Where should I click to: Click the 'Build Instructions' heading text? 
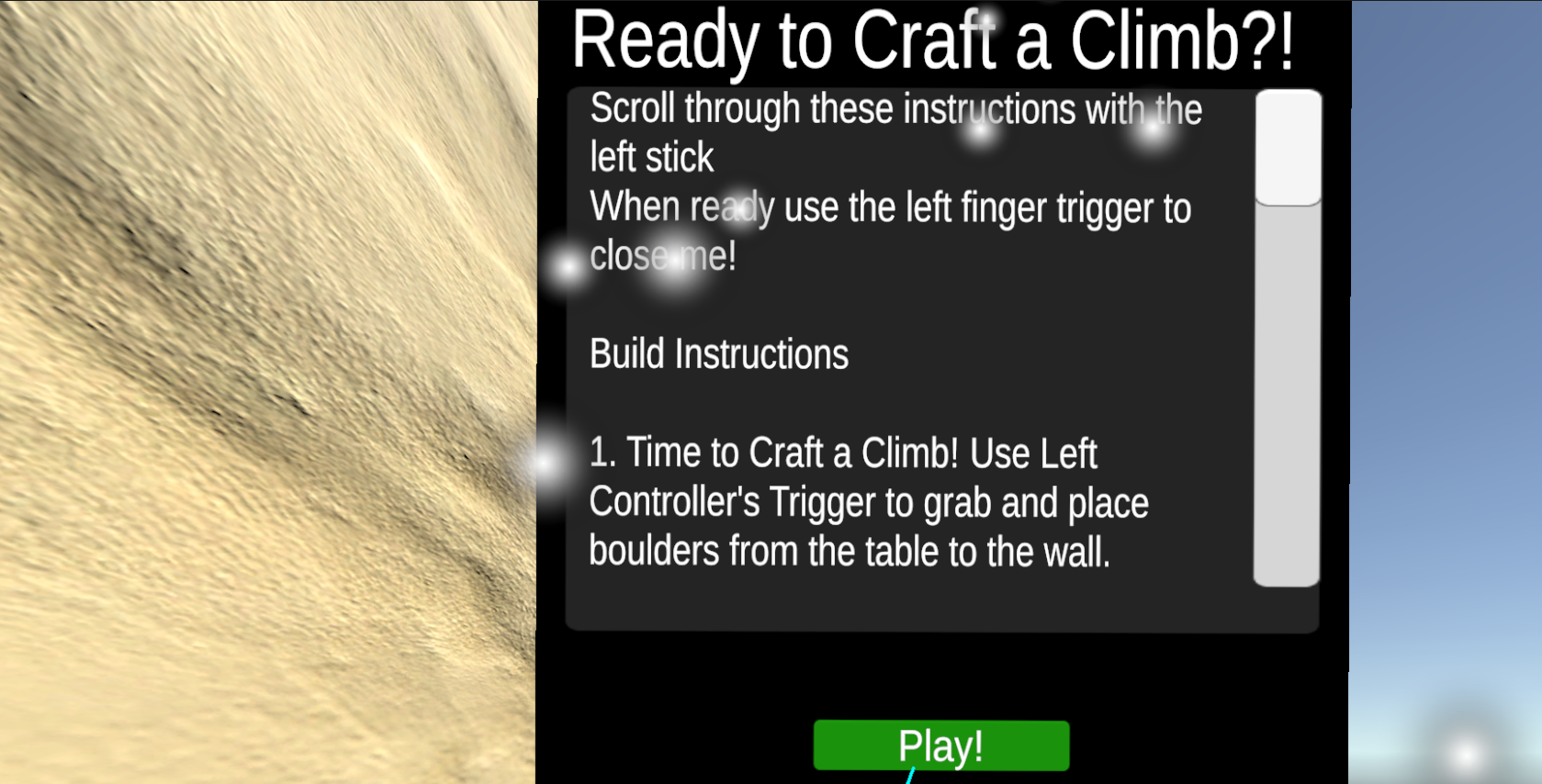click(719, 354)
